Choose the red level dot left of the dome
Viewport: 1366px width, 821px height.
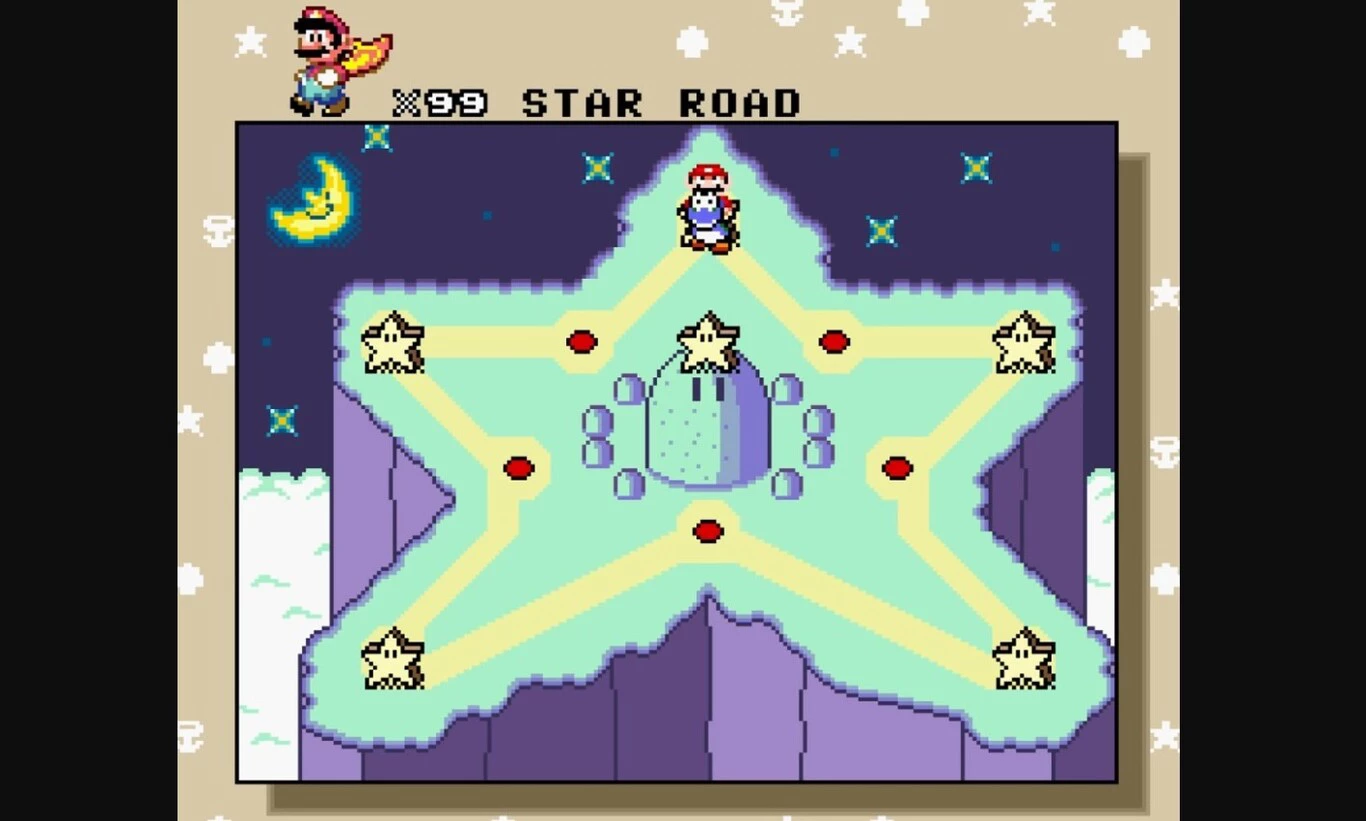pos(518,468)
